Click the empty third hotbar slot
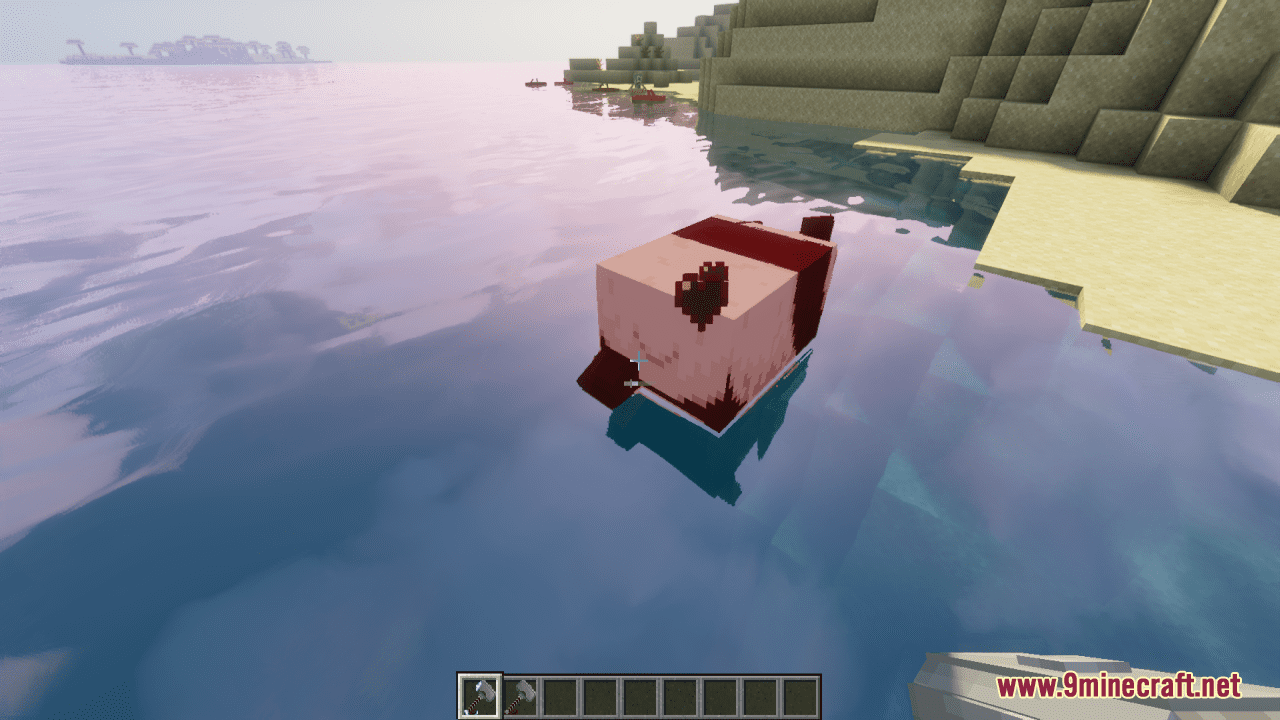Image resolution: width=1280 pixels, height=720 pixels. 558,697
